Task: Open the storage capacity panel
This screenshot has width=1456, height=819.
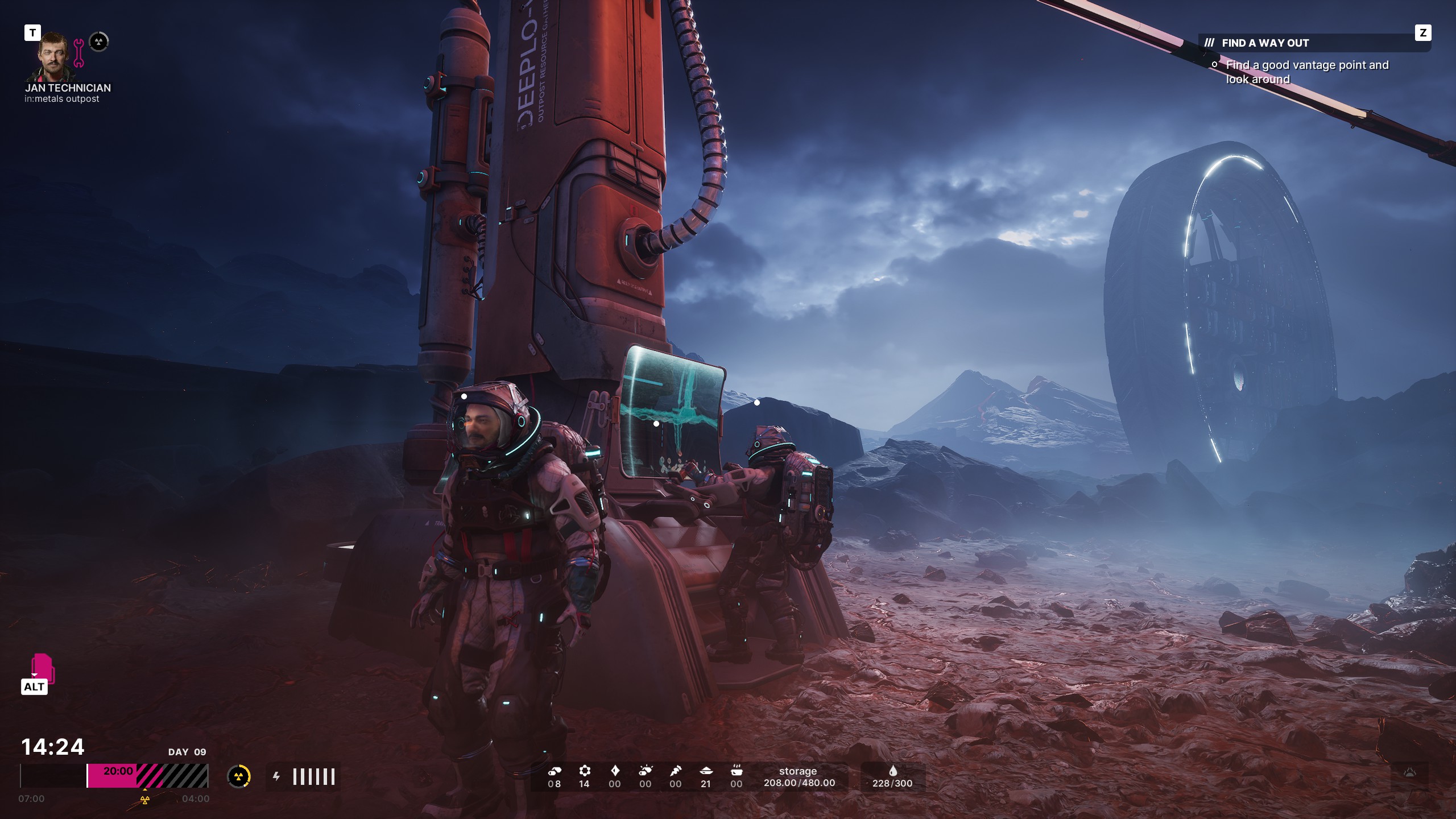Action: [799, 777]
